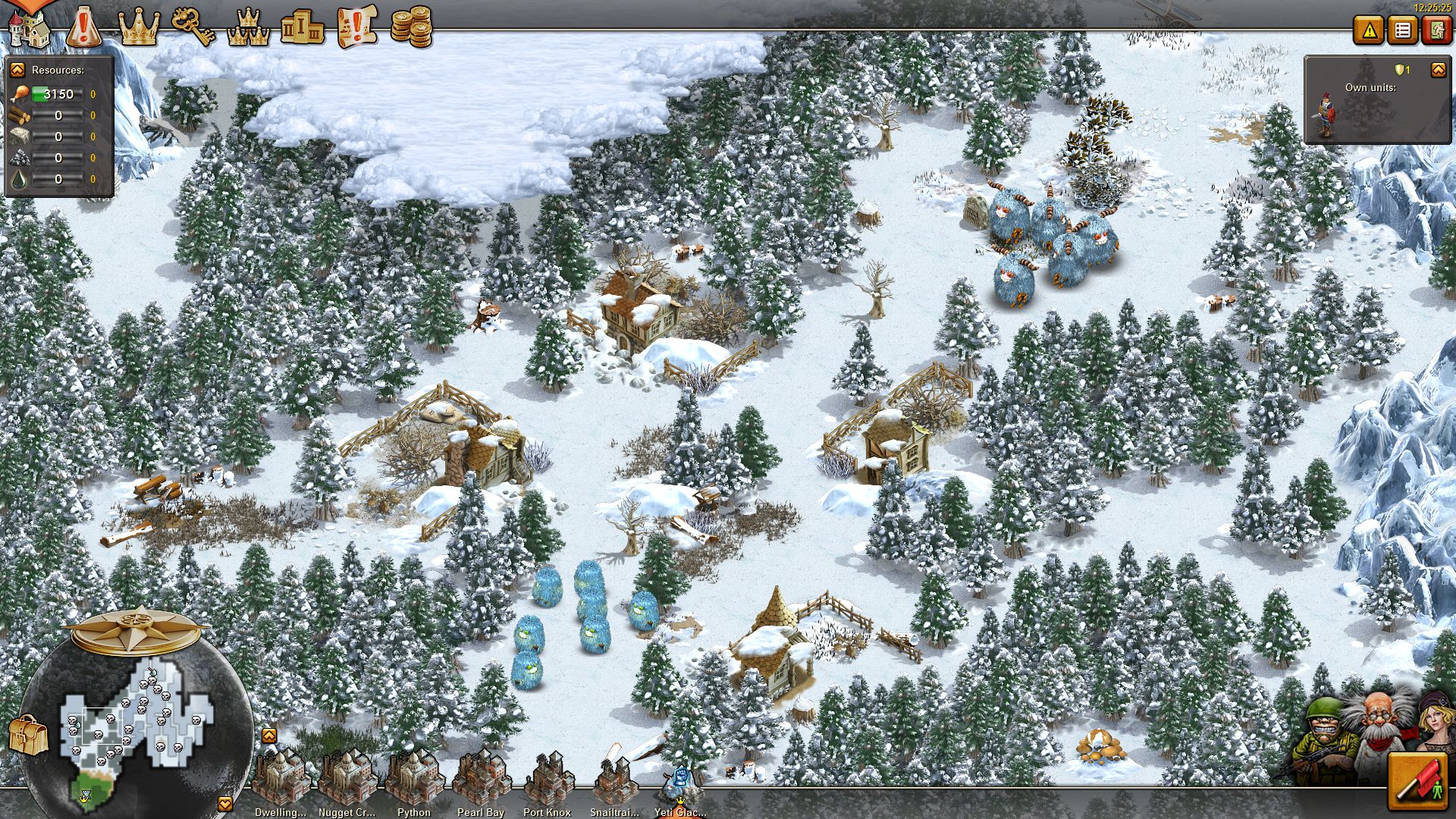The width and height of the screenshot is (1456, 819).
Task: Open the leather briefcase inventory
Action: pyautogui.click(x=29, y=733)
